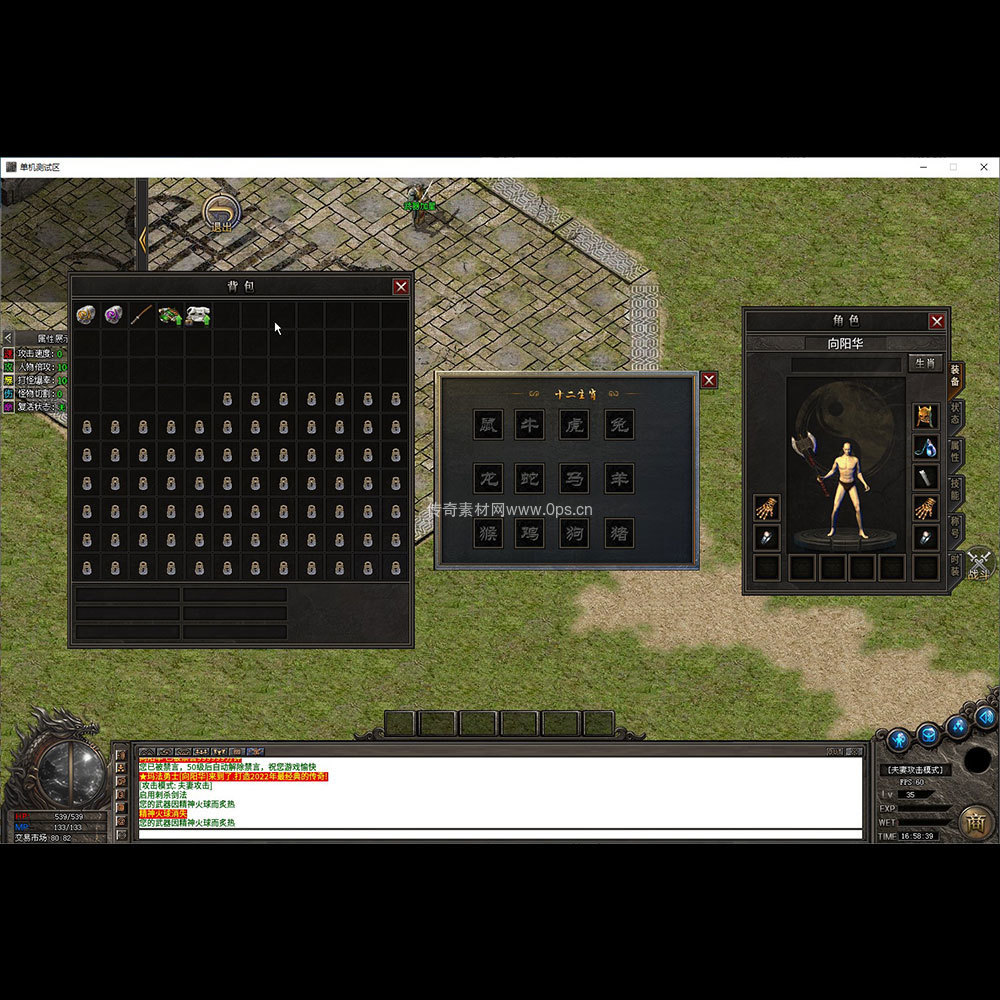Close the 背包 backpack window

pos(400,287)
